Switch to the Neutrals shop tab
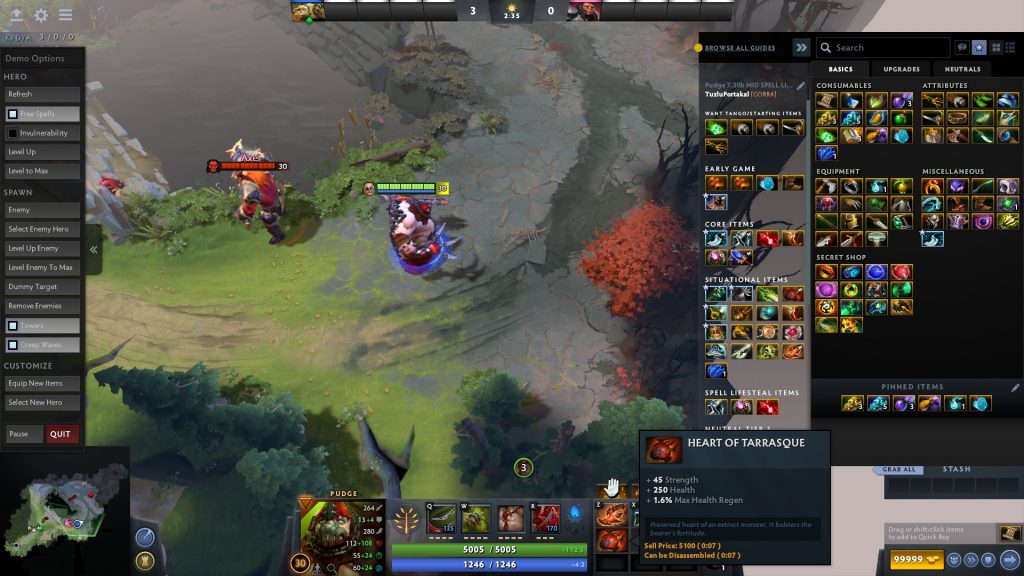The height and width of the screenshot is (576, 1024). pyautogui.click(x=962, y=69)
